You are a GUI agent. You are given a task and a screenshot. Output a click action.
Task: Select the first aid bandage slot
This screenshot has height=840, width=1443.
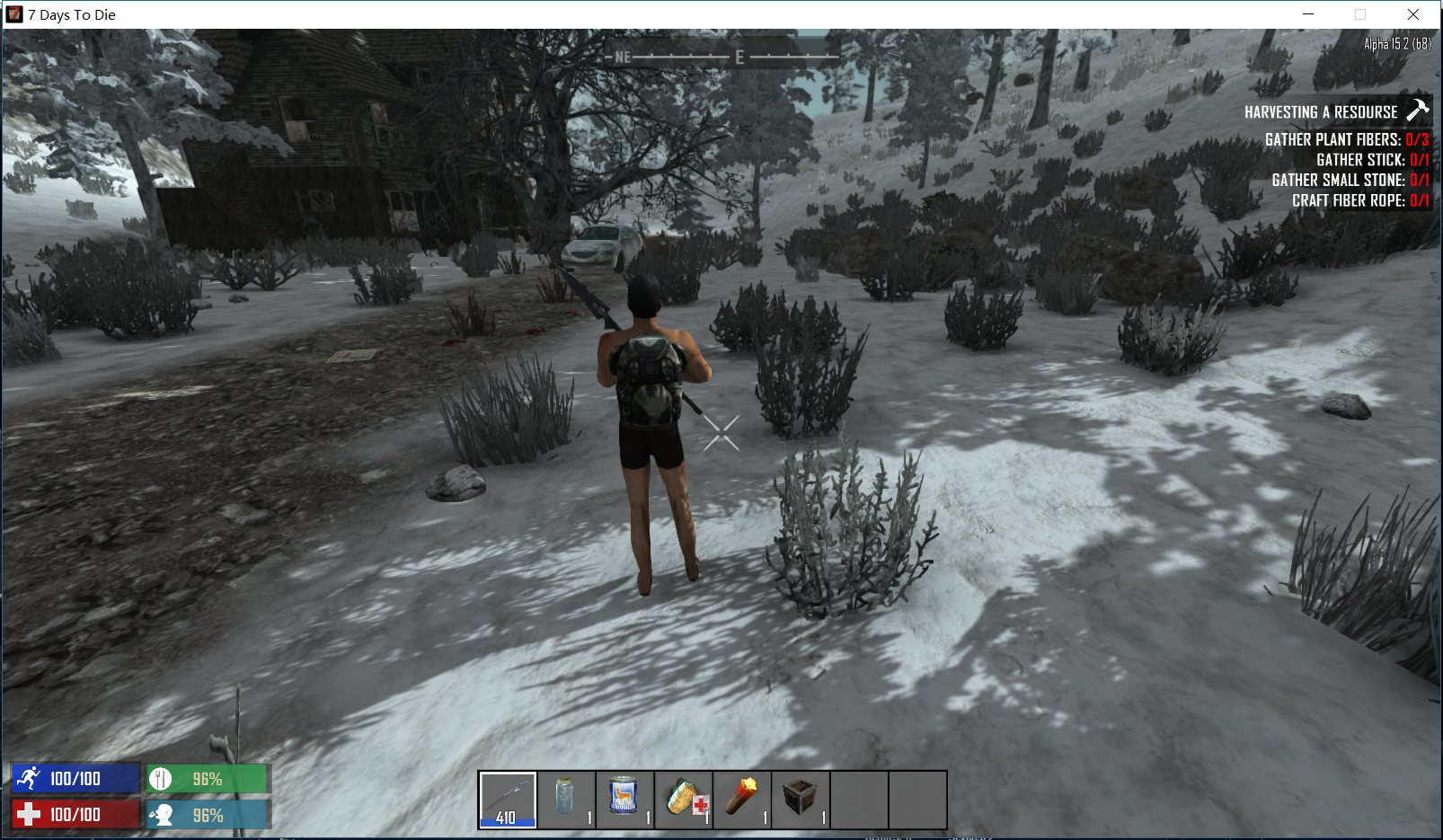(683, 799)
